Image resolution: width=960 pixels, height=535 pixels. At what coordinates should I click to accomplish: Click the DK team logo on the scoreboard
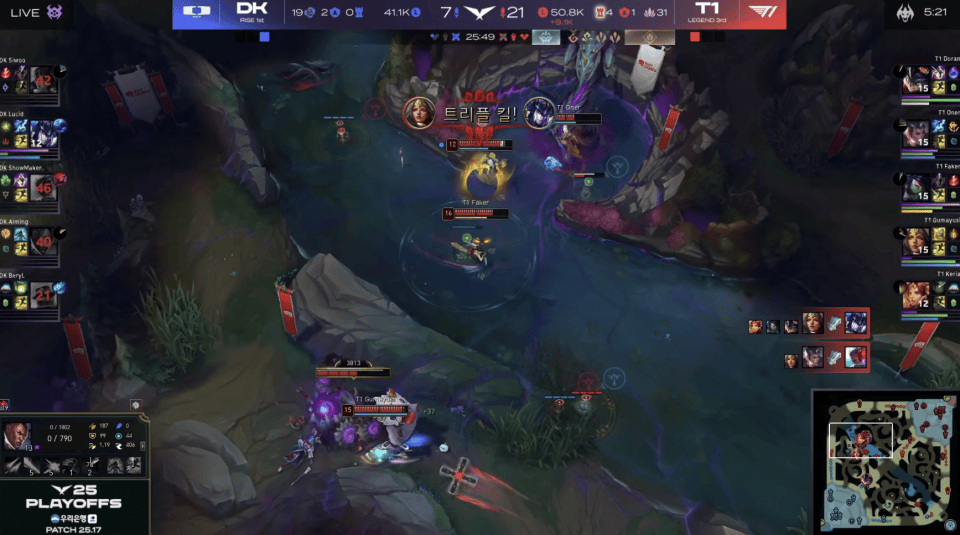(x=200, y=12)
